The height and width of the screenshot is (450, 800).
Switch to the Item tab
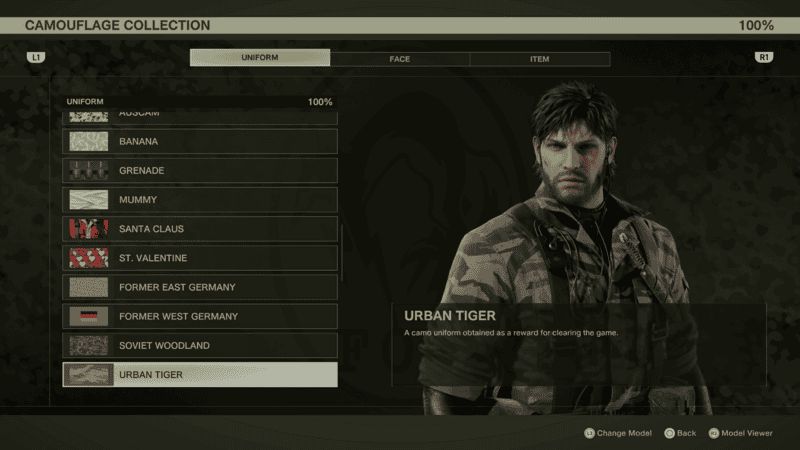tap(539, 59)
